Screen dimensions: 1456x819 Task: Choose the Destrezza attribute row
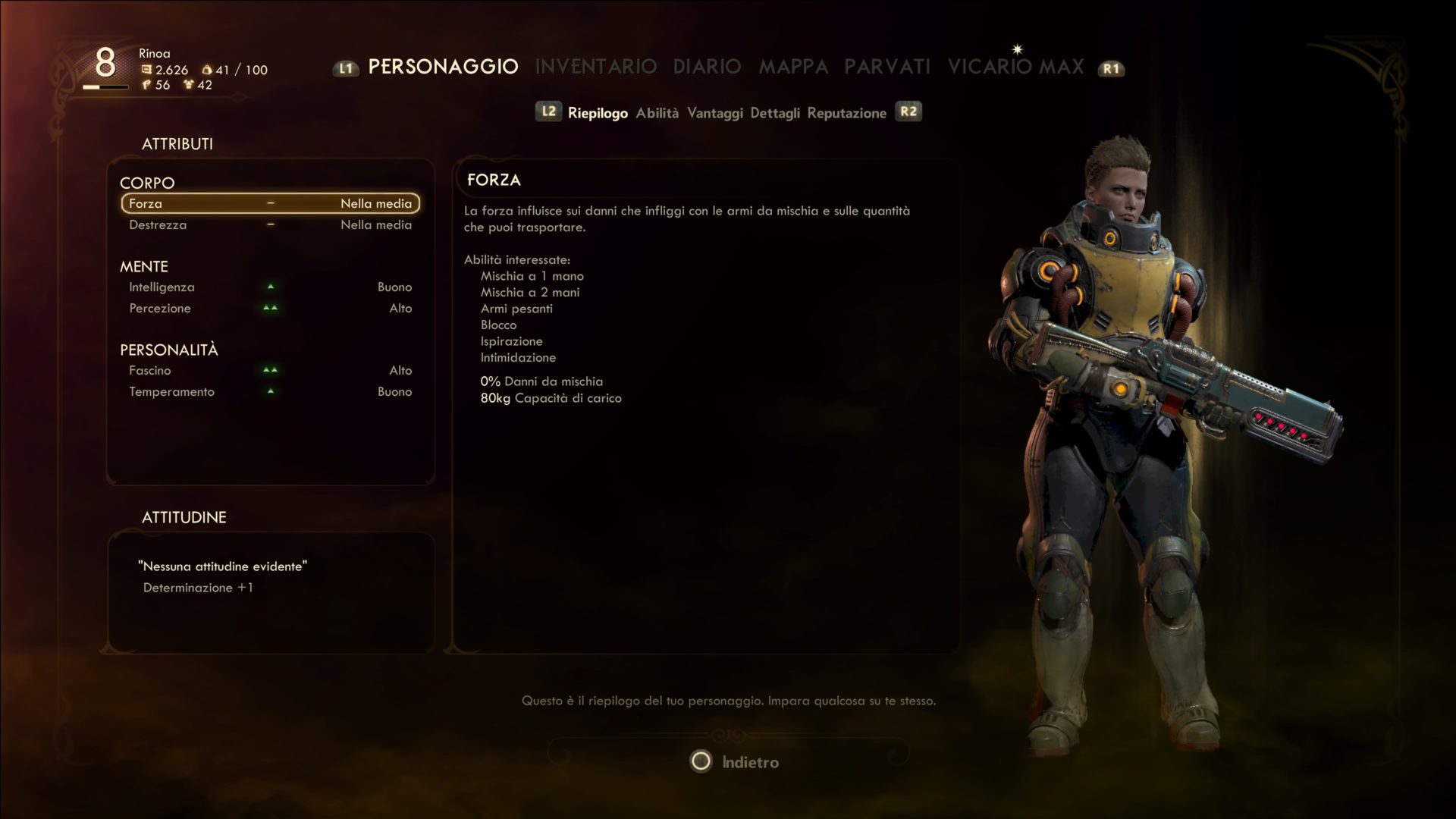pyautogui.click(x=270, y=225)
